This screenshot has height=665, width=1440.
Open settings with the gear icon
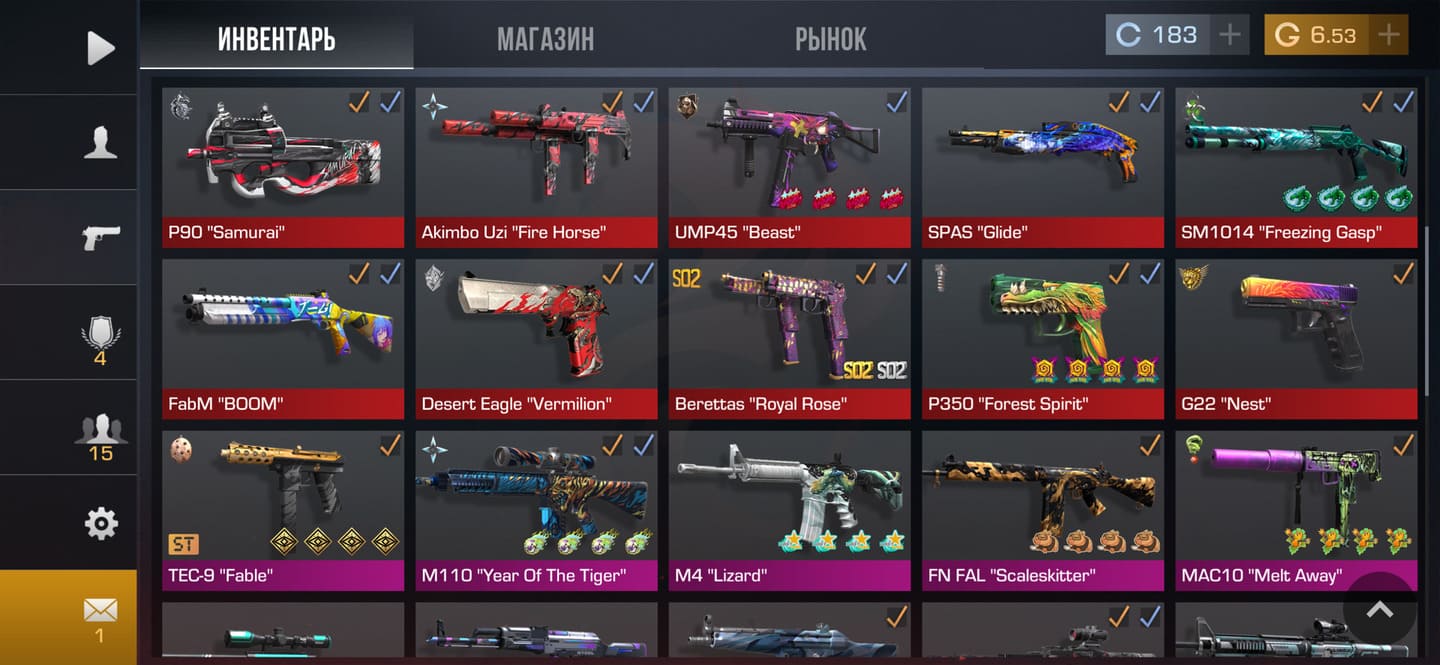click(100, 523)
